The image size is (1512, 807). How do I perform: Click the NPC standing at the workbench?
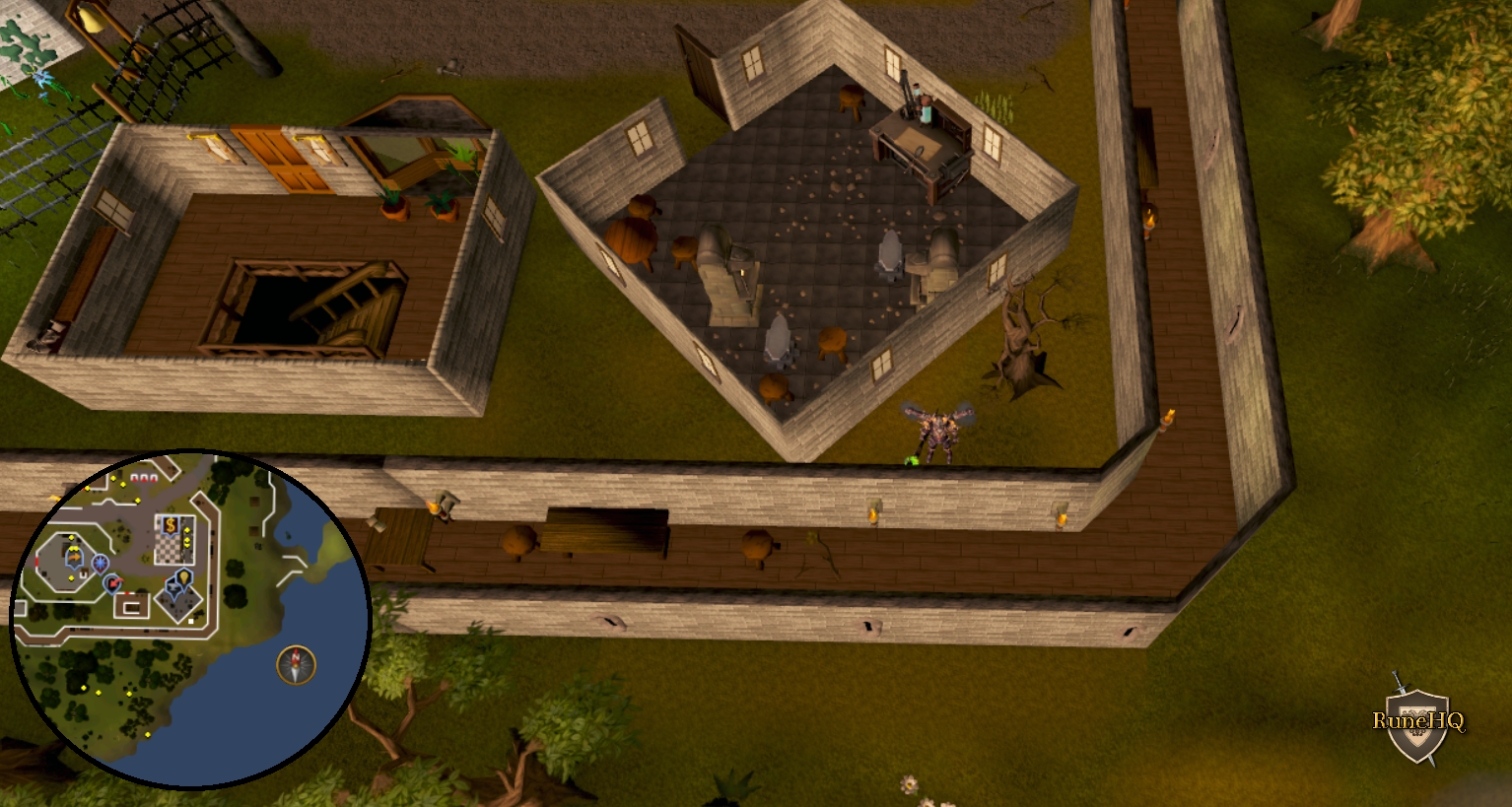coord(922,103)
